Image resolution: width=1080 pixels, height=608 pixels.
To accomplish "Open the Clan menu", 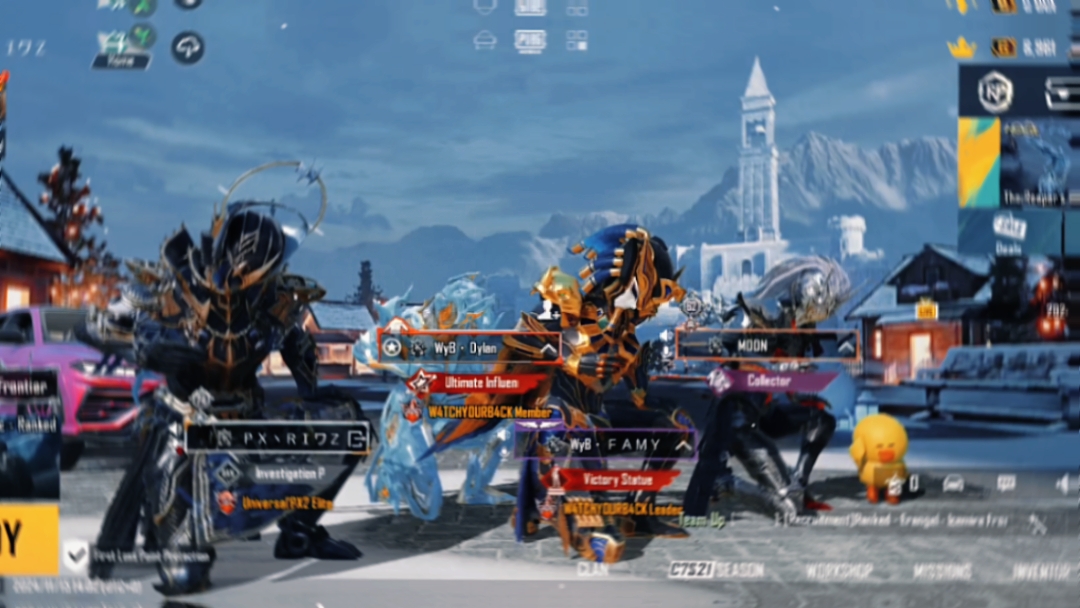I will point(592,569).
